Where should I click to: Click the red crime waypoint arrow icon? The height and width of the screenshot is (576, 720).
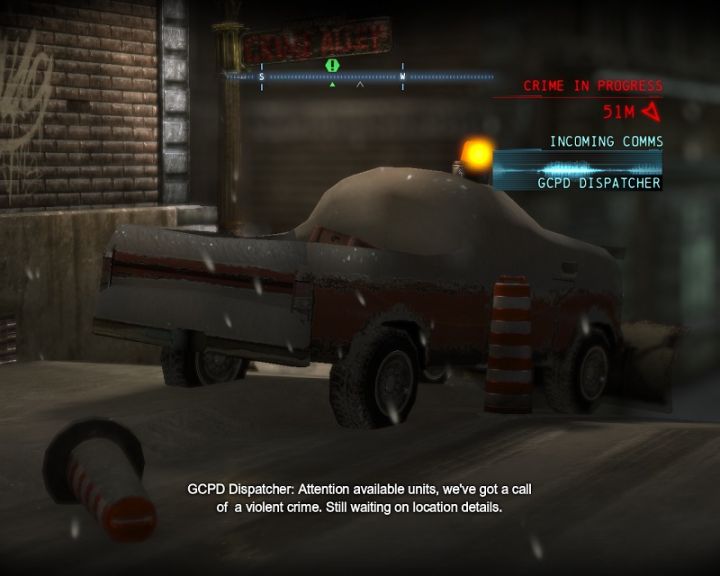pyautogui.click(x=652, y=111)
